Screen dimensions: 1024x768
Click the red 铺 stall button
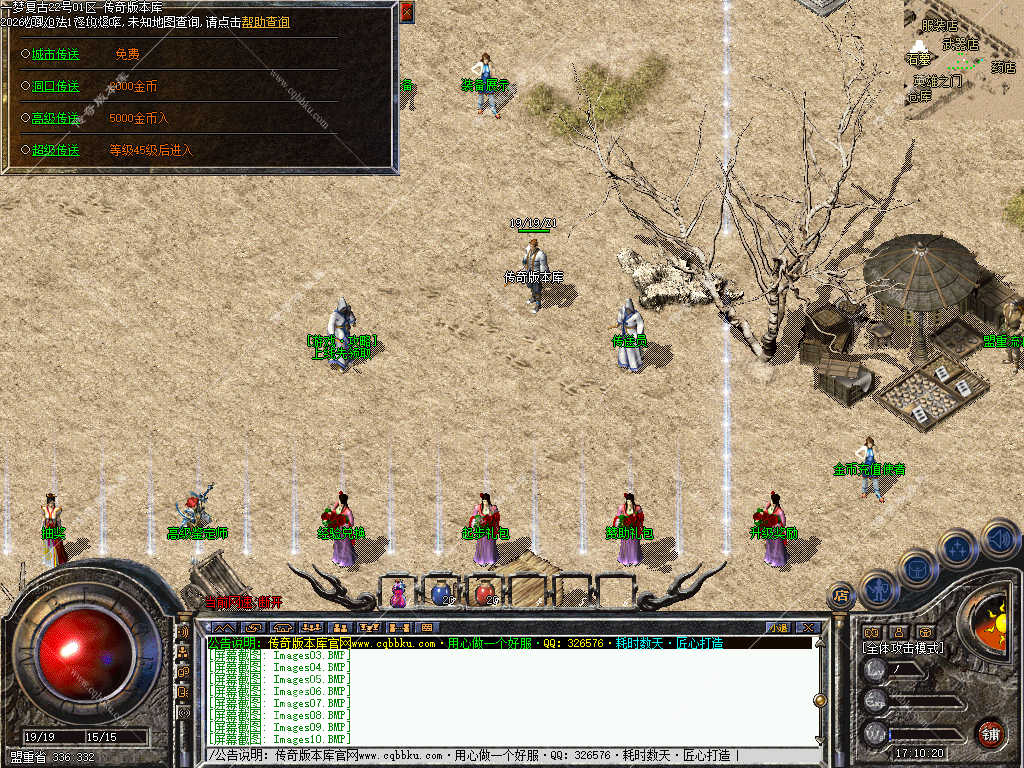coord(990,733)
